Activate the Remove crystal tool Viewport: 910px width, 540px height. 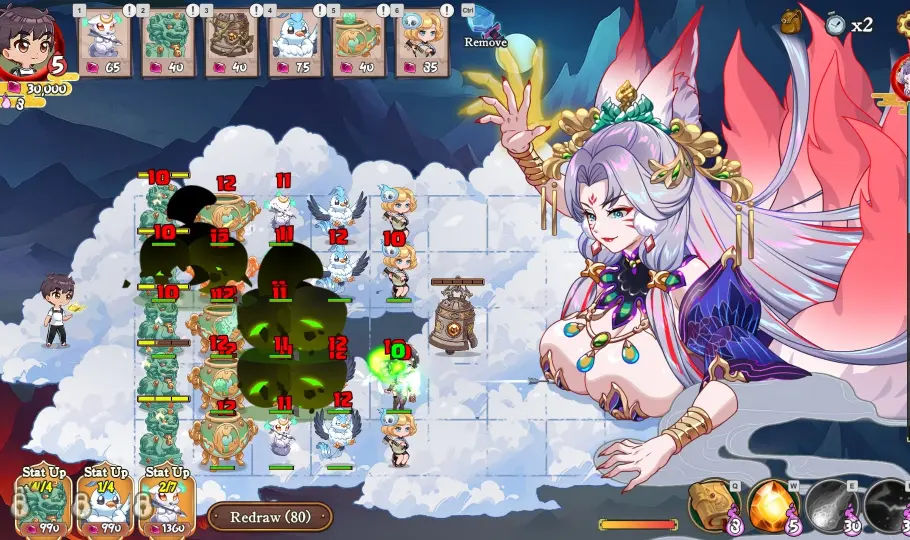(485, 24)
